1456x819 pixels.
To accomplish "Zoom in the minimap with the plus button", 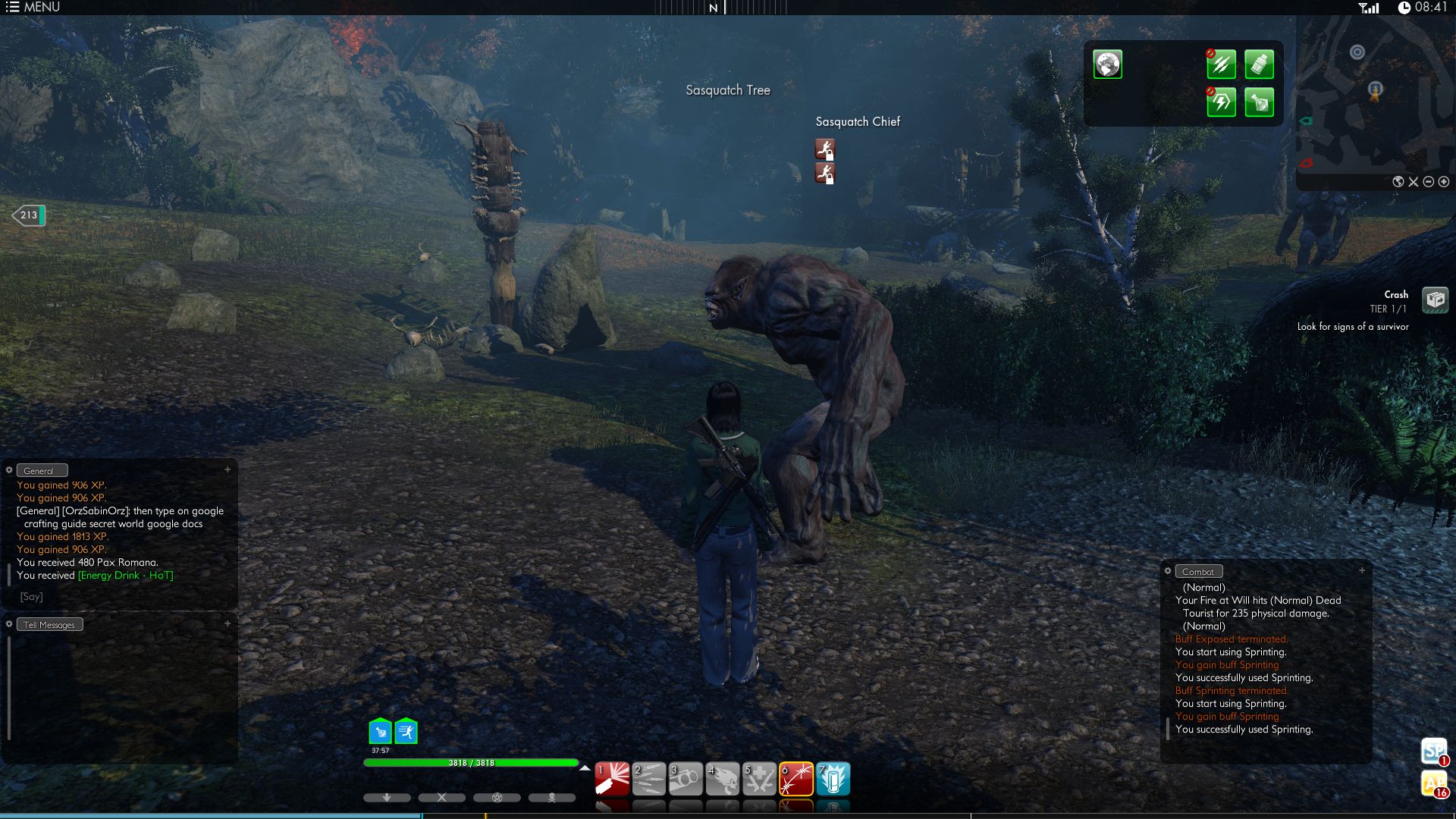I will click(x=1444, y=182).
